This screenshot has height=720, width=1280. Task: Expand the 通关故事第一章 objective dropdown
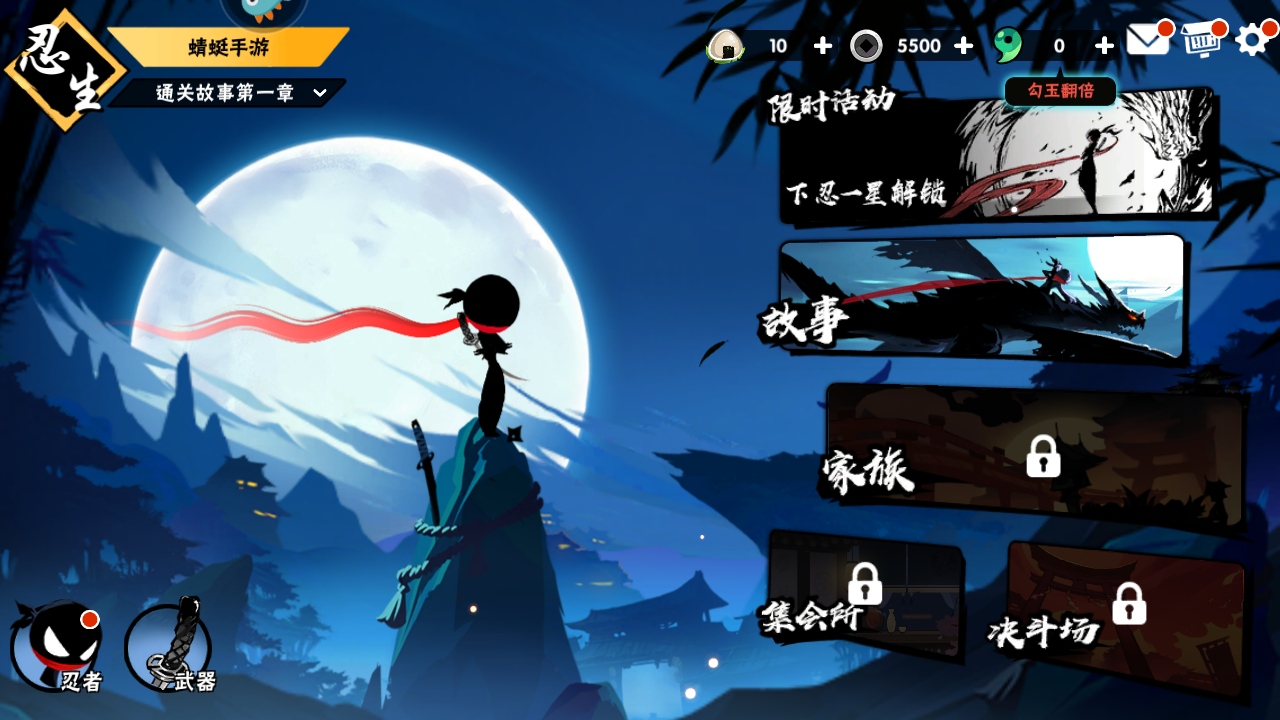pos(320,93)
